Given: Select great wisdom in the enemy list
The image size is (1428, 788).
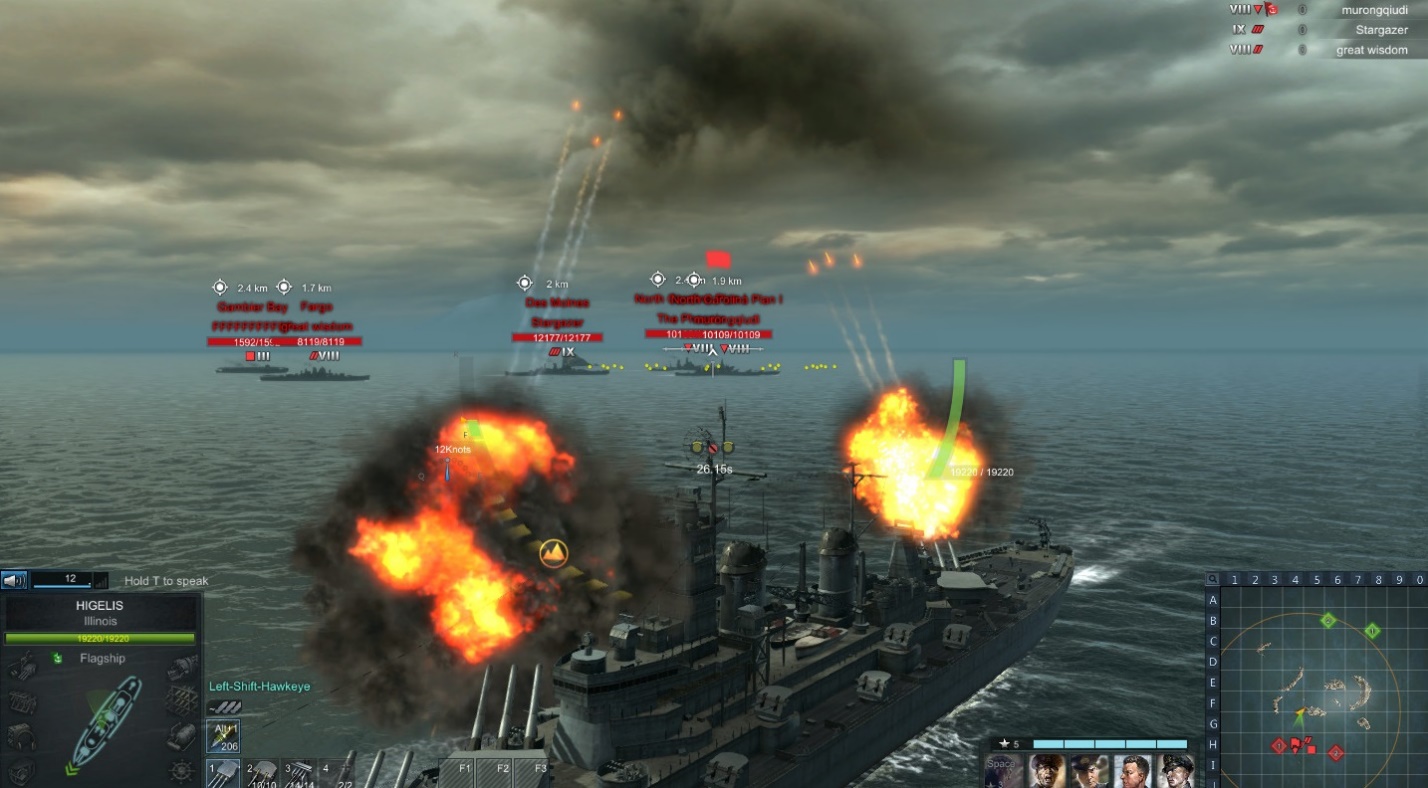Looking at the screenshot, I should click(x=1371, y=50).
